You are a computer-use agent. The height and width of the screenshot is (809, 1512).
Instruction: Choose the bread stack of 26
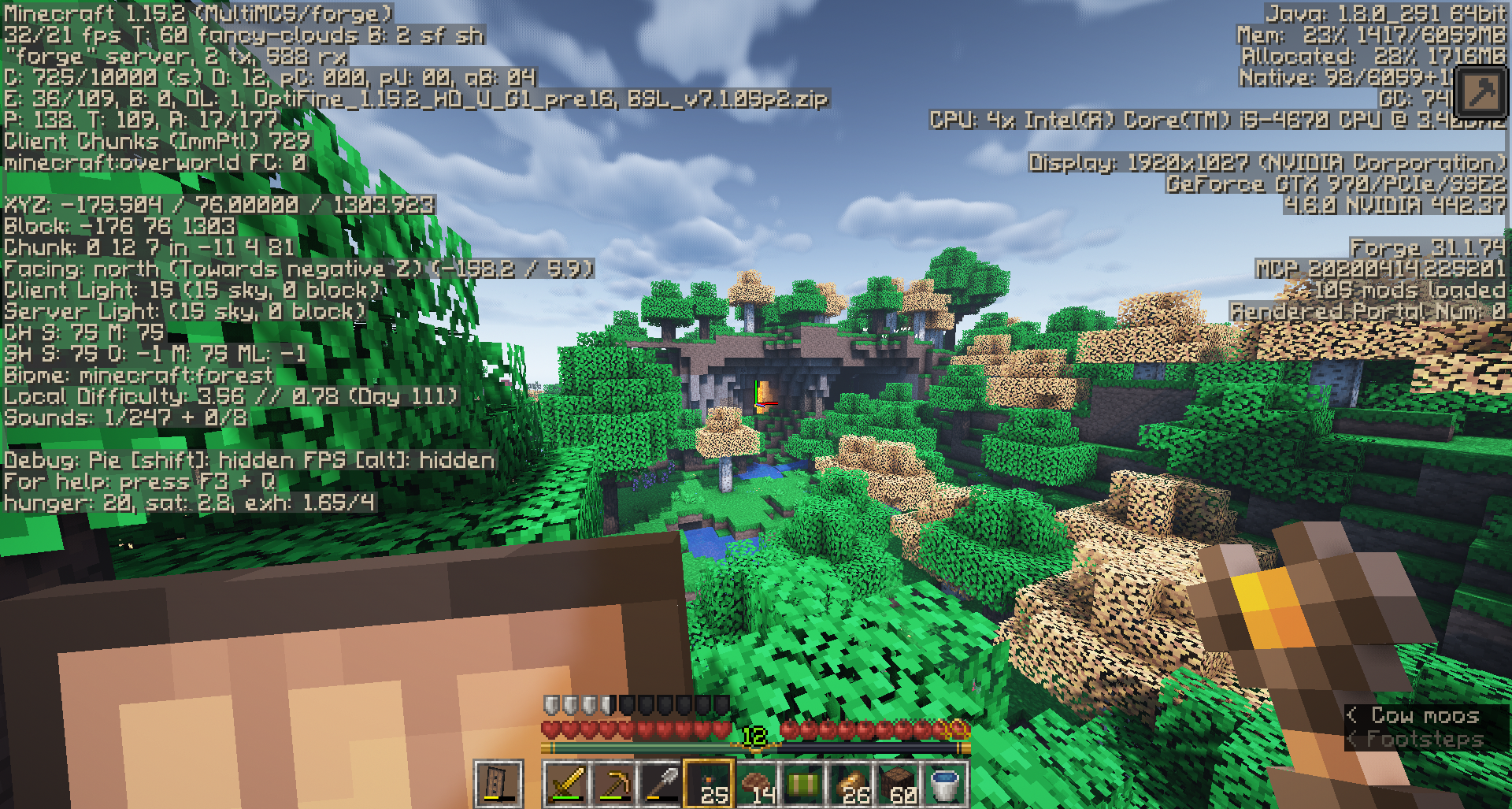[x=850, y=784]
